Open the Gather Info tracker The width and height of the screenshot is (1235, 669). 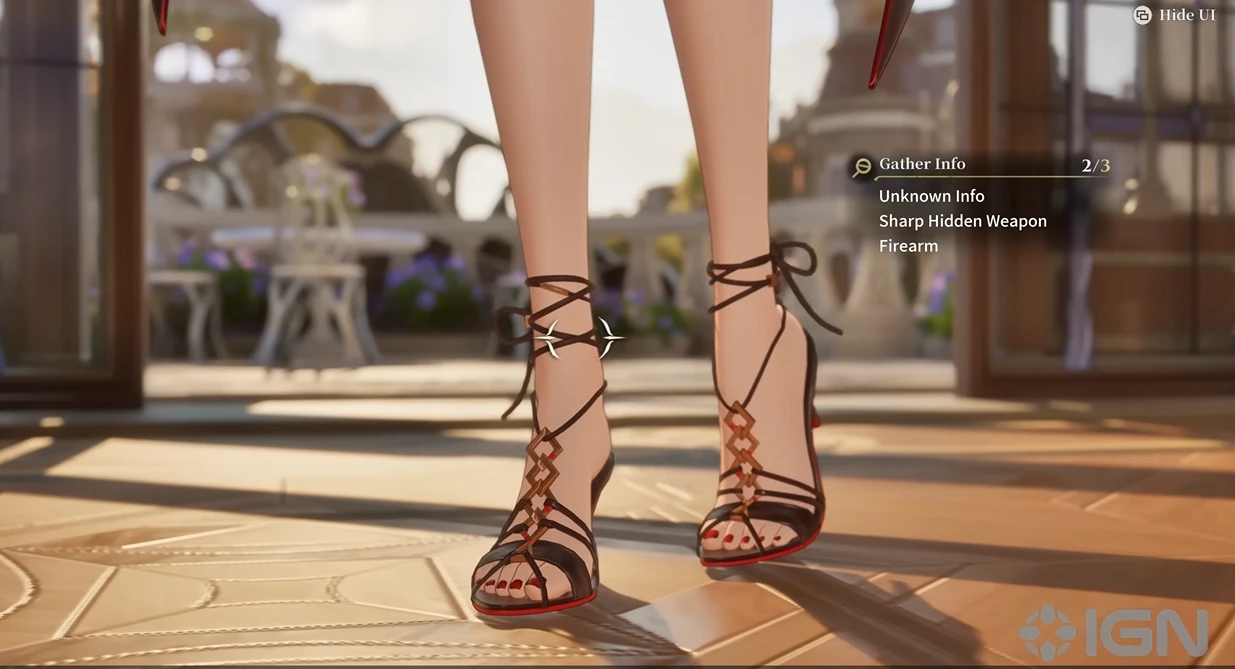coord(921,165)
